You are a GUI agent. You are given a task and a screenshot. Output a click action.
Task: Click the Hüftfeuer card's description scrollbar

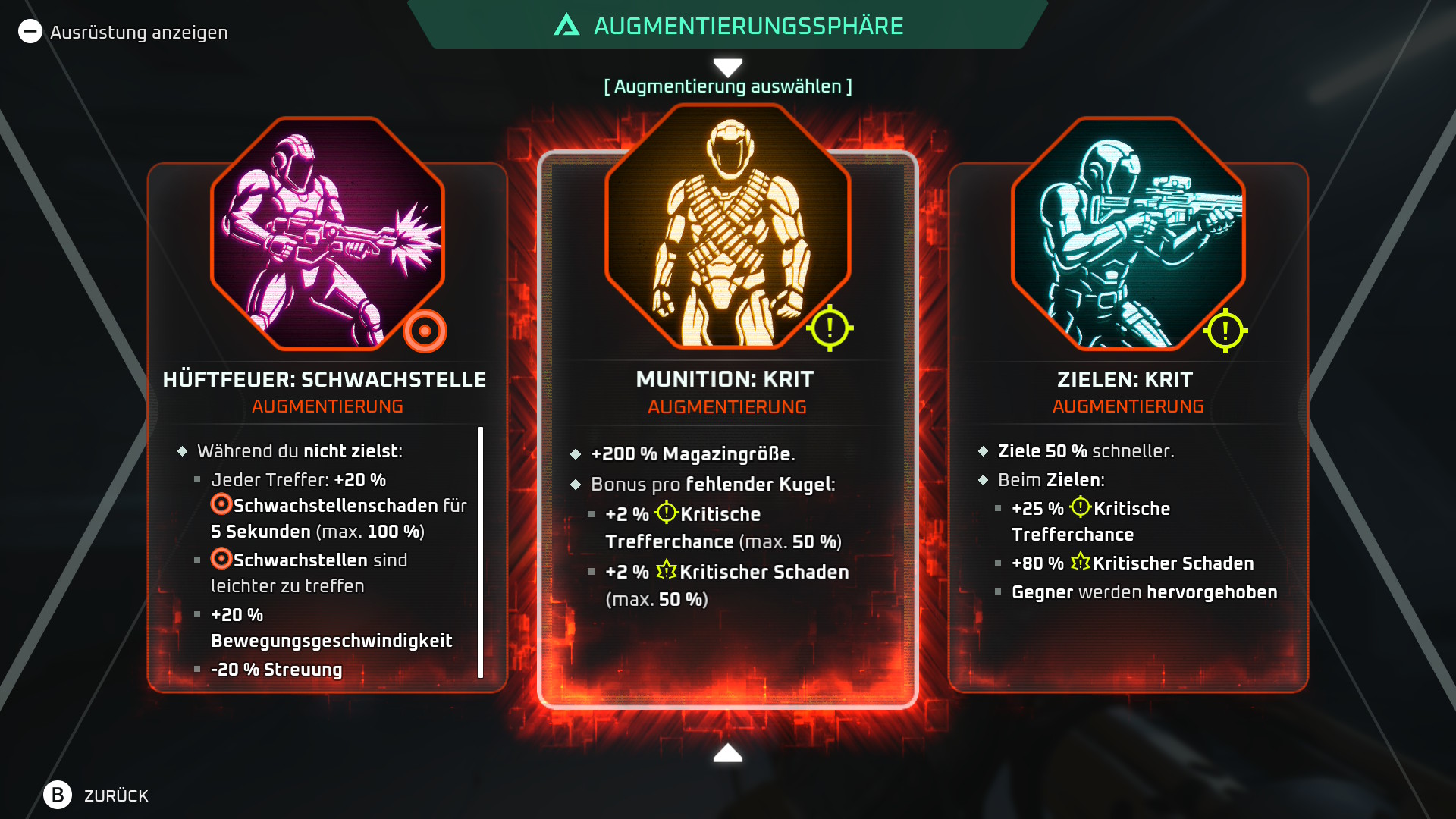pyautogui.click(x=480, y=552)
